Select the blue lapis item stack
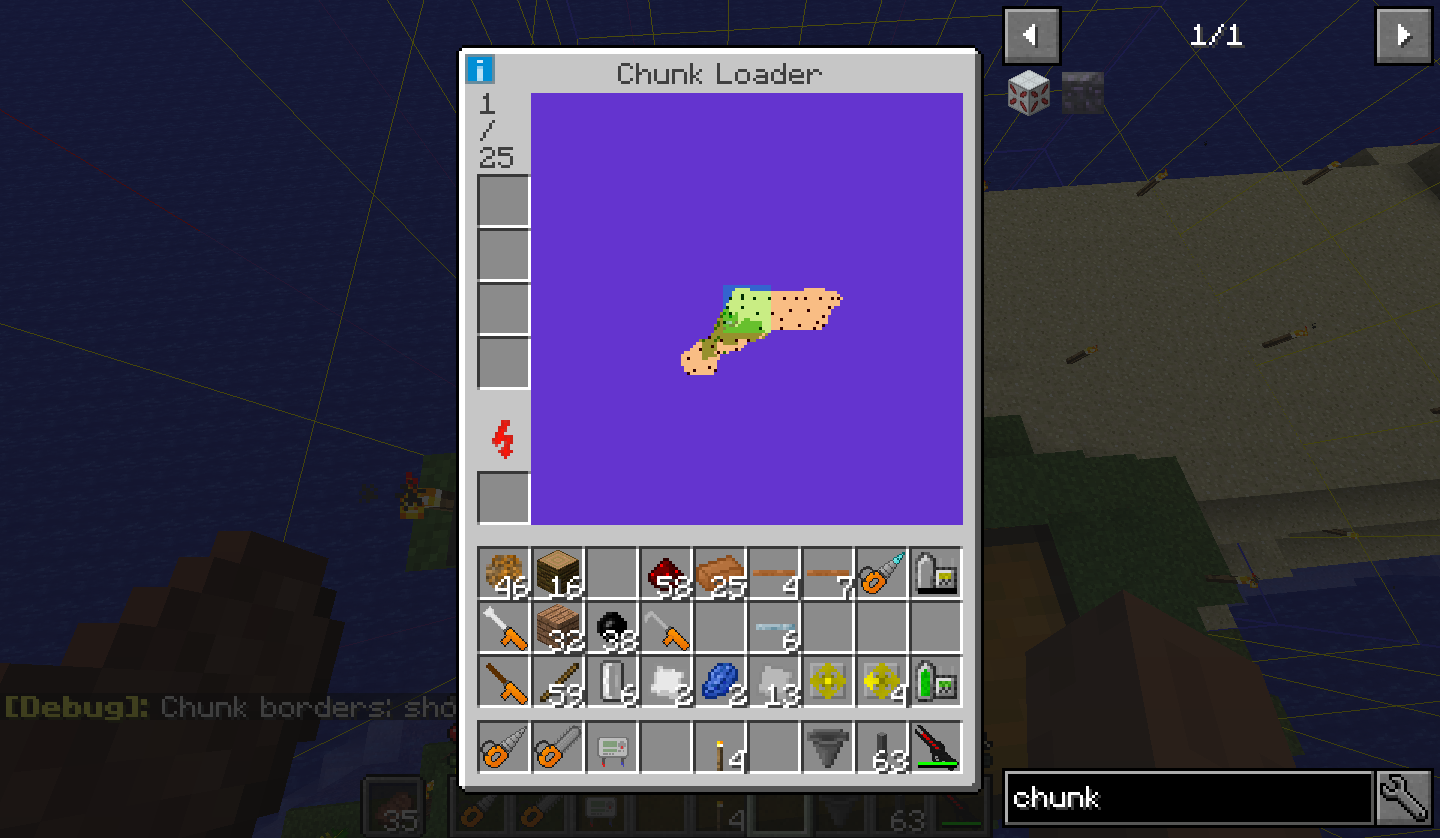Viewport: 1440px width, 838px height. tap(720, 681)
